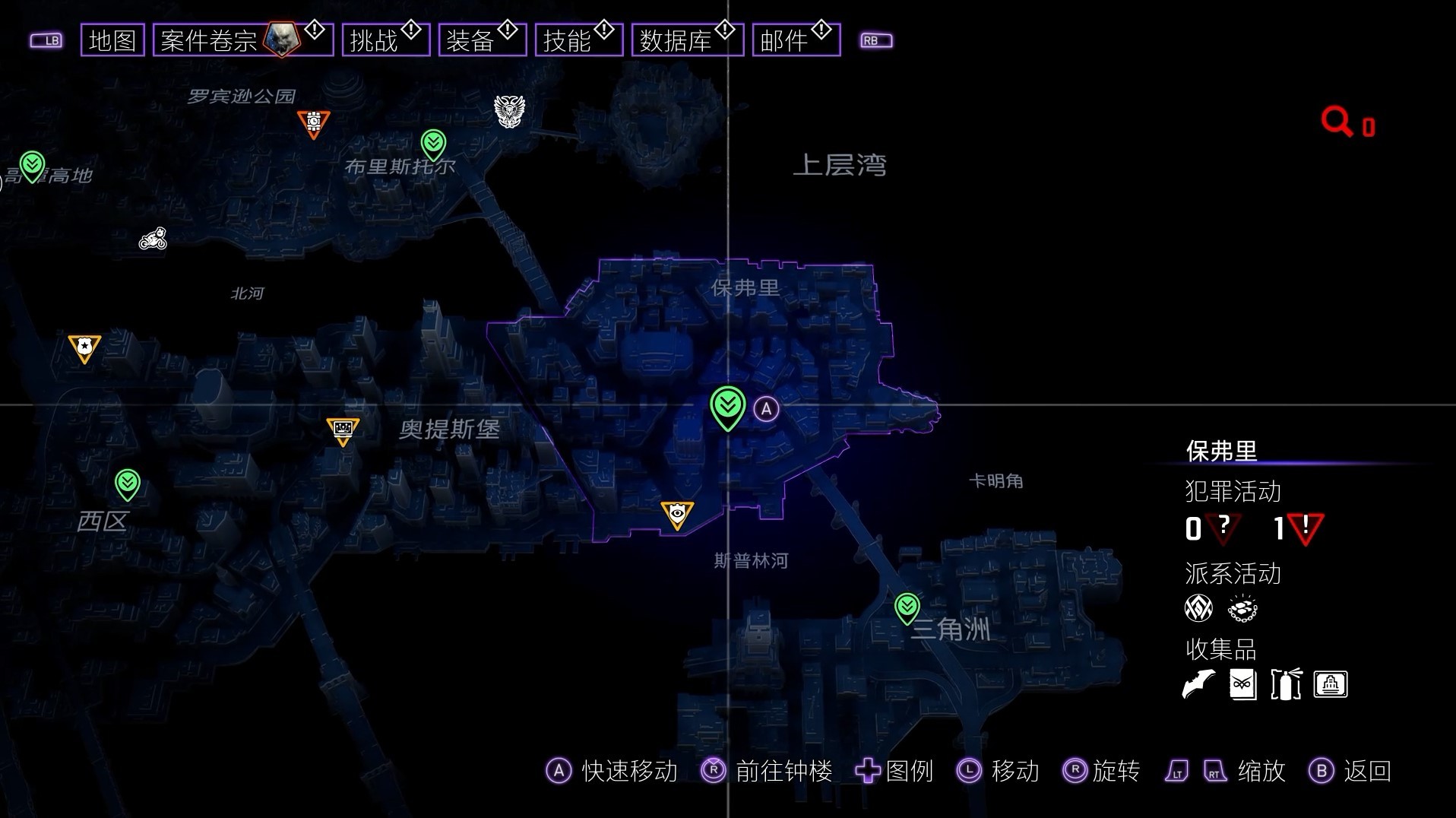Select the green fast-travel marker in 保弗里
The image size is (1456, 818).
pos(727,407)
